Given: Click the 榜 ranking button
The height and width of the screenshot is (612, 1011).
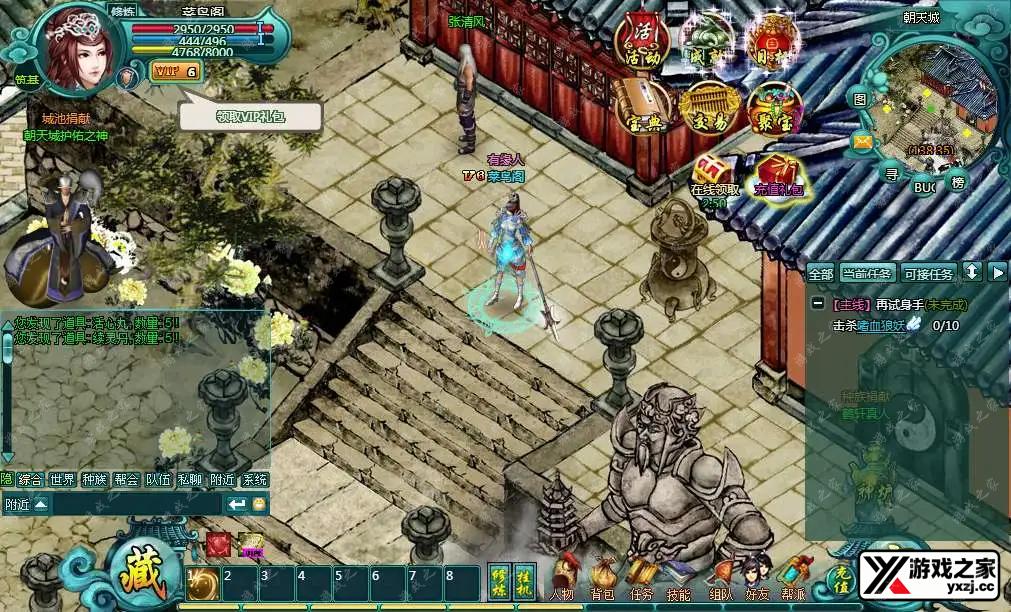Looking at the screenshot, I should click(959, 183).
